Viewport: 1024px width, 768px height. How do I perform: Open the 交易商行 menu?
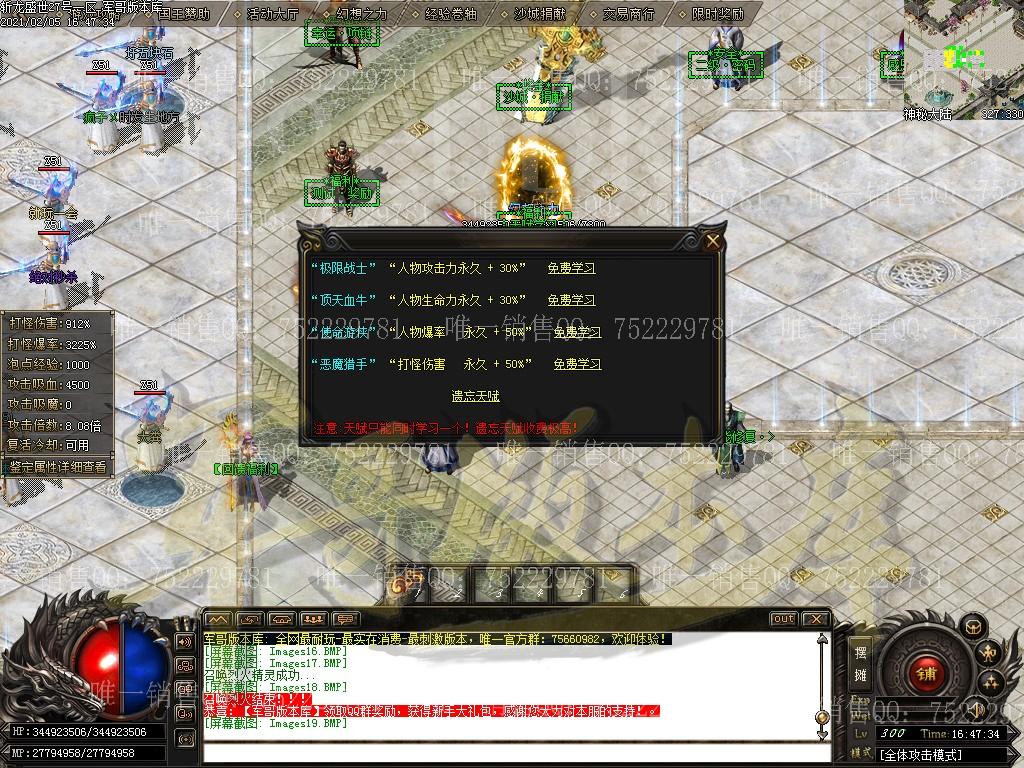628,14
